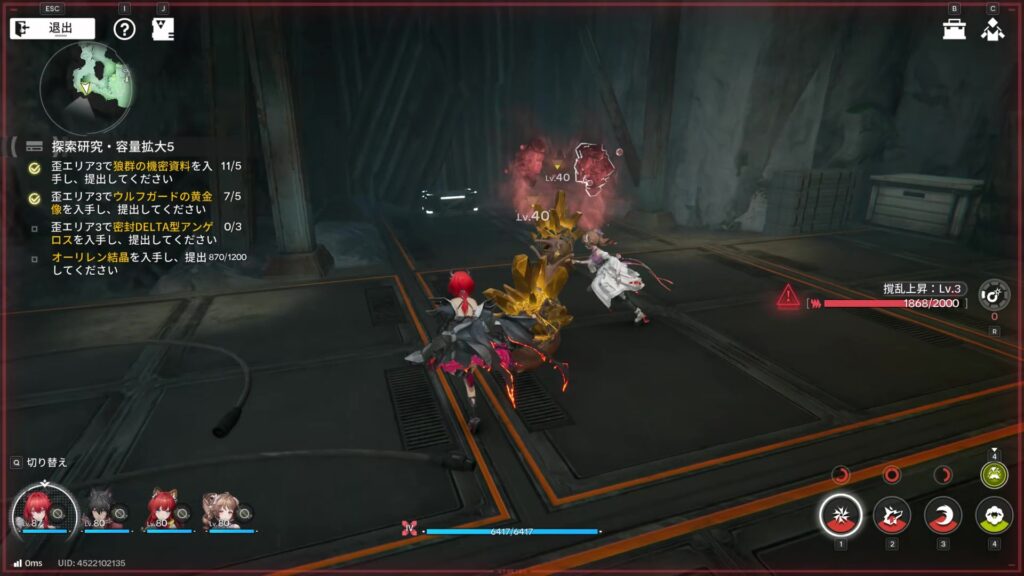
Task: Use the bomb gadget icon
Action: (x=993, y=293)
